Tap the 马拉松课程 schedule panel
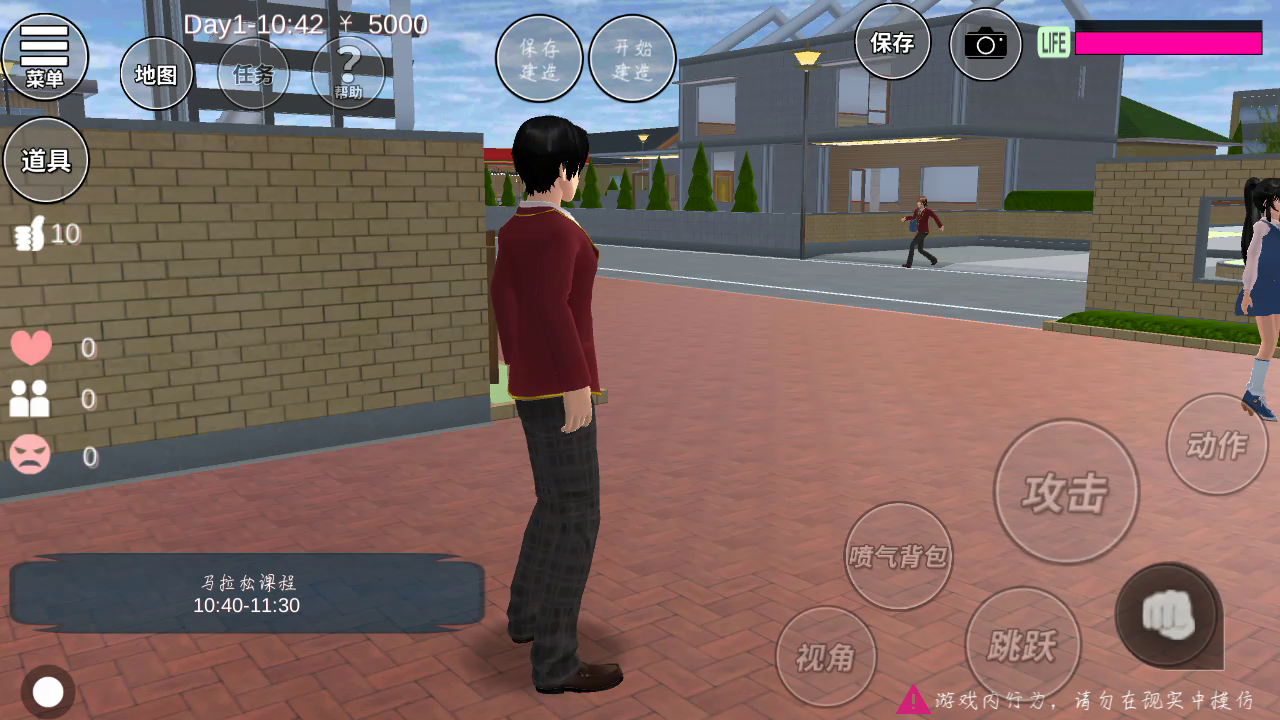The height and width of the screenshot is (720, 1280). [x=247, y=594]
